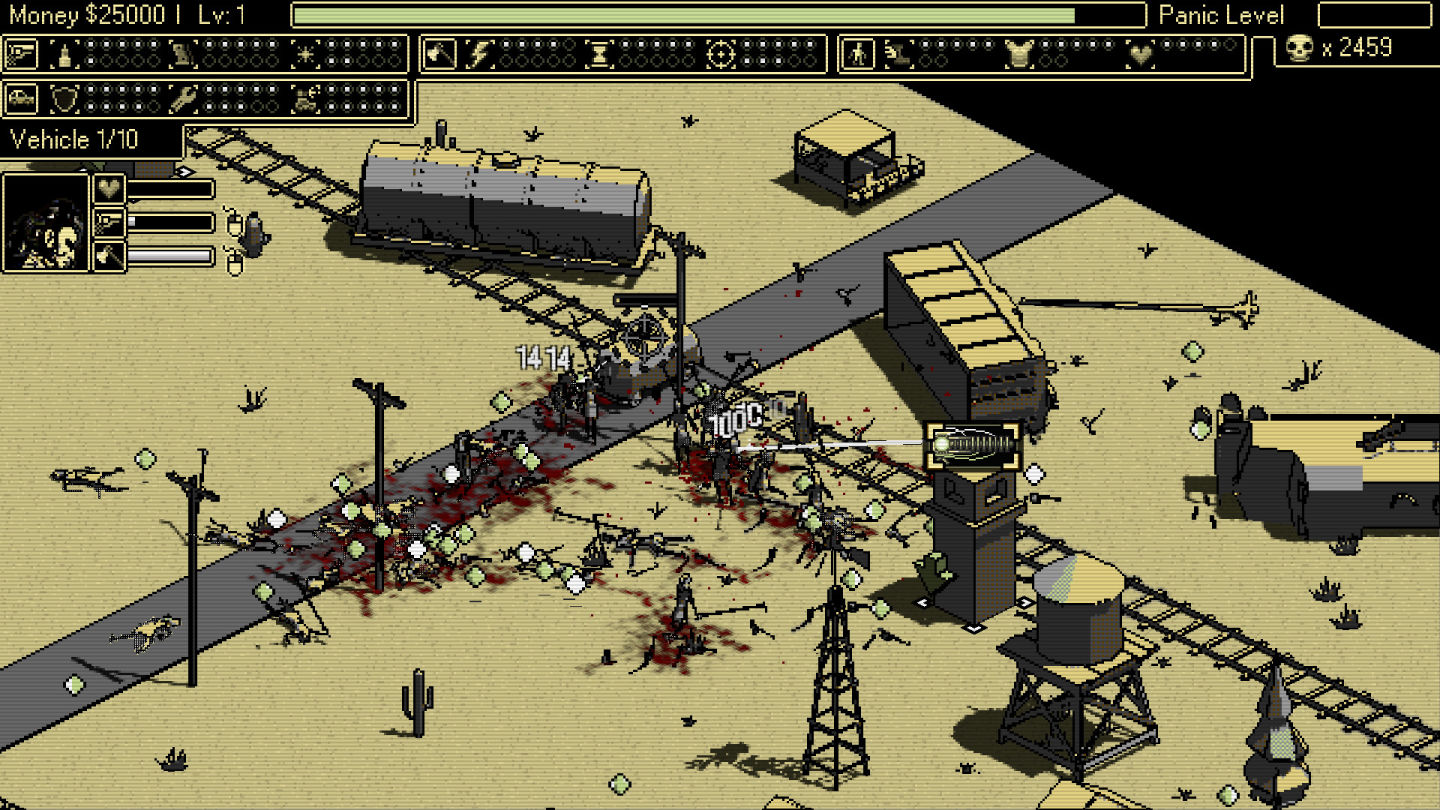Select the axe melee category in upgrade bar
This screenshot has width=1440, height=810.
(439, 54)
